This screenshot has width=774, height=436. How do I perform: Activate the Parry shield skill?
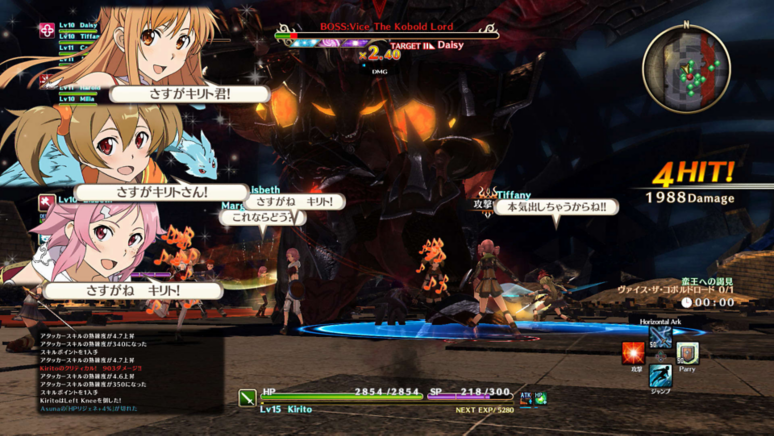tap(687, 353)
